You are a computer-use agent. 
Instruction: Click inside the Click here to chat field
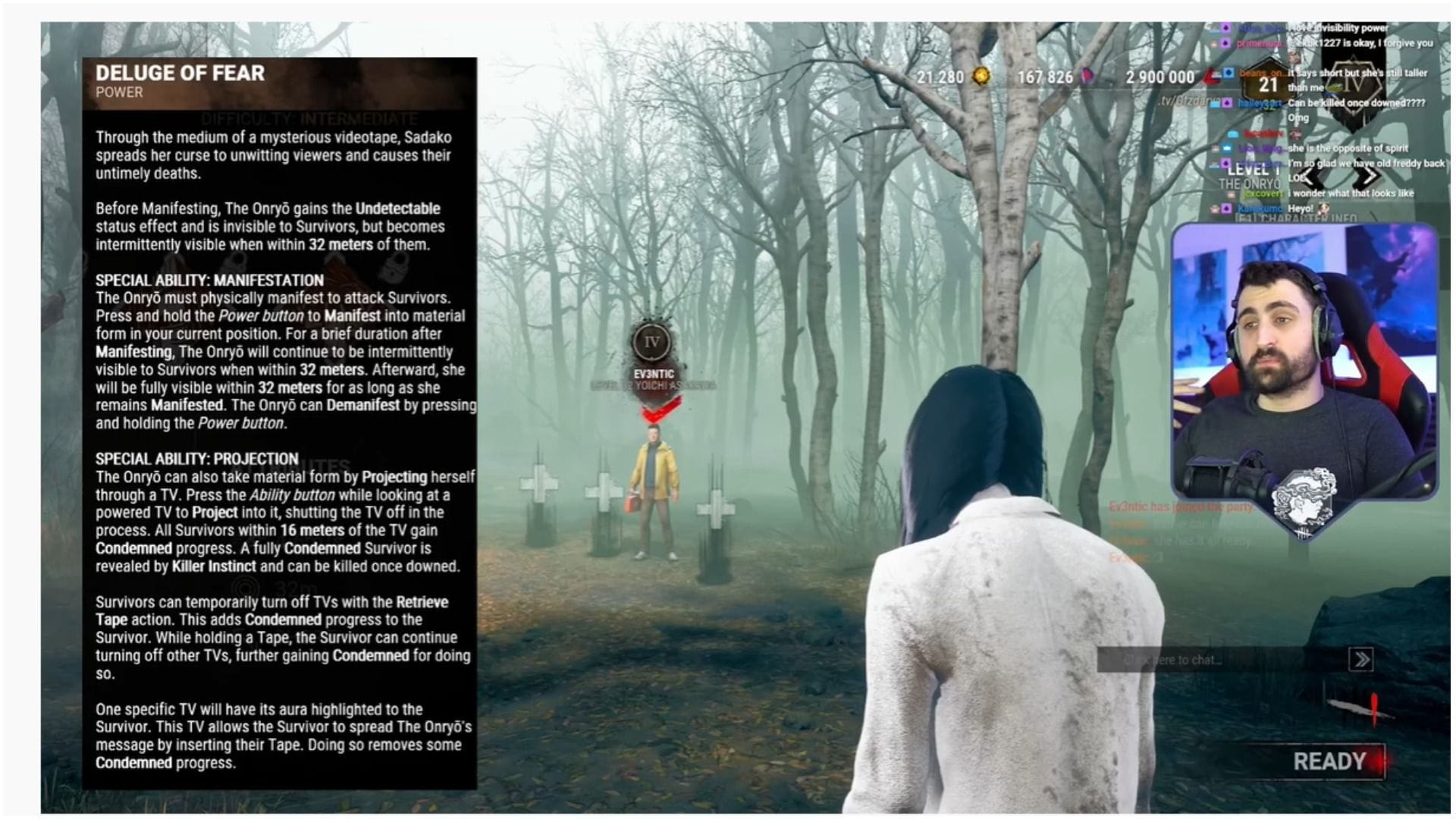click(1175, 660)
